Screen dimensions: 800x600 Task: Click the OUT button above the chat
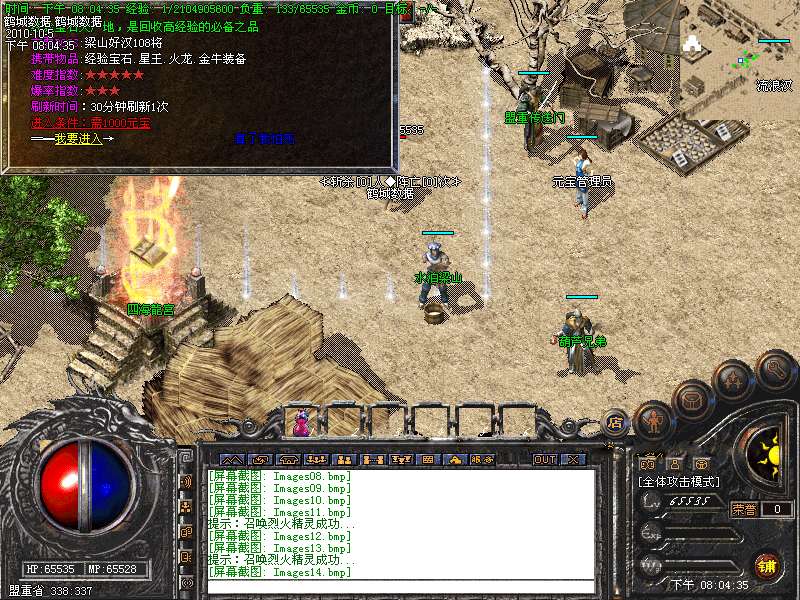click(544, 459)
